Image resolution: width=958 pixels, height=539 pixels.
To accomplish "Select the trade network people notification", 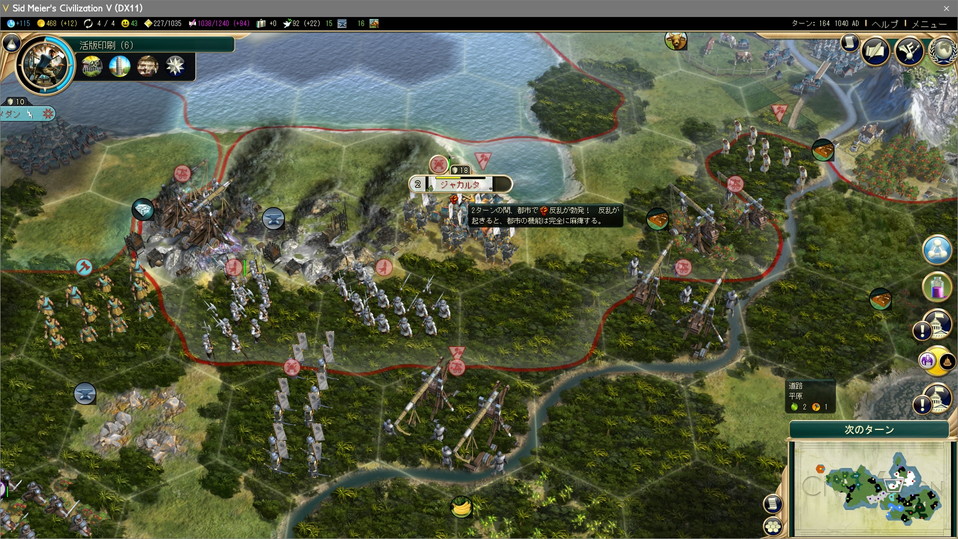I will pyautogui.click(x=937, y=250).
